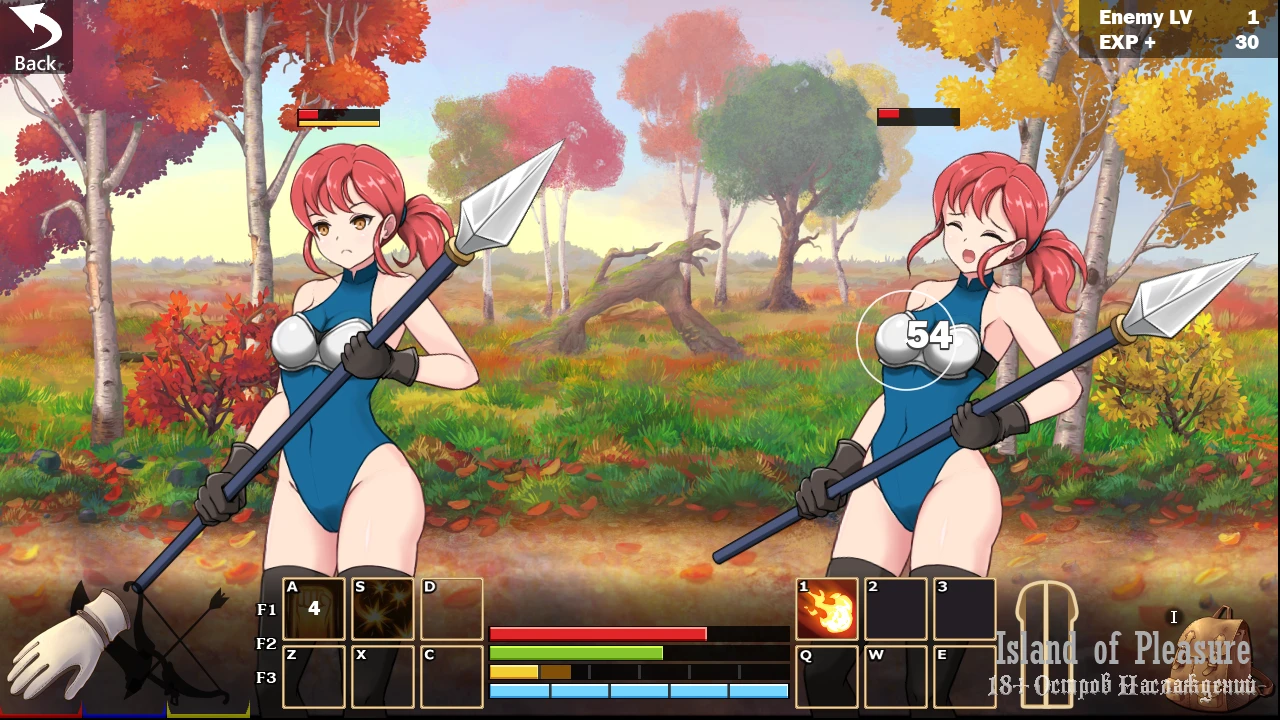Click the Back arrow button
1280x720 pixels.
[x=35, y=37]
